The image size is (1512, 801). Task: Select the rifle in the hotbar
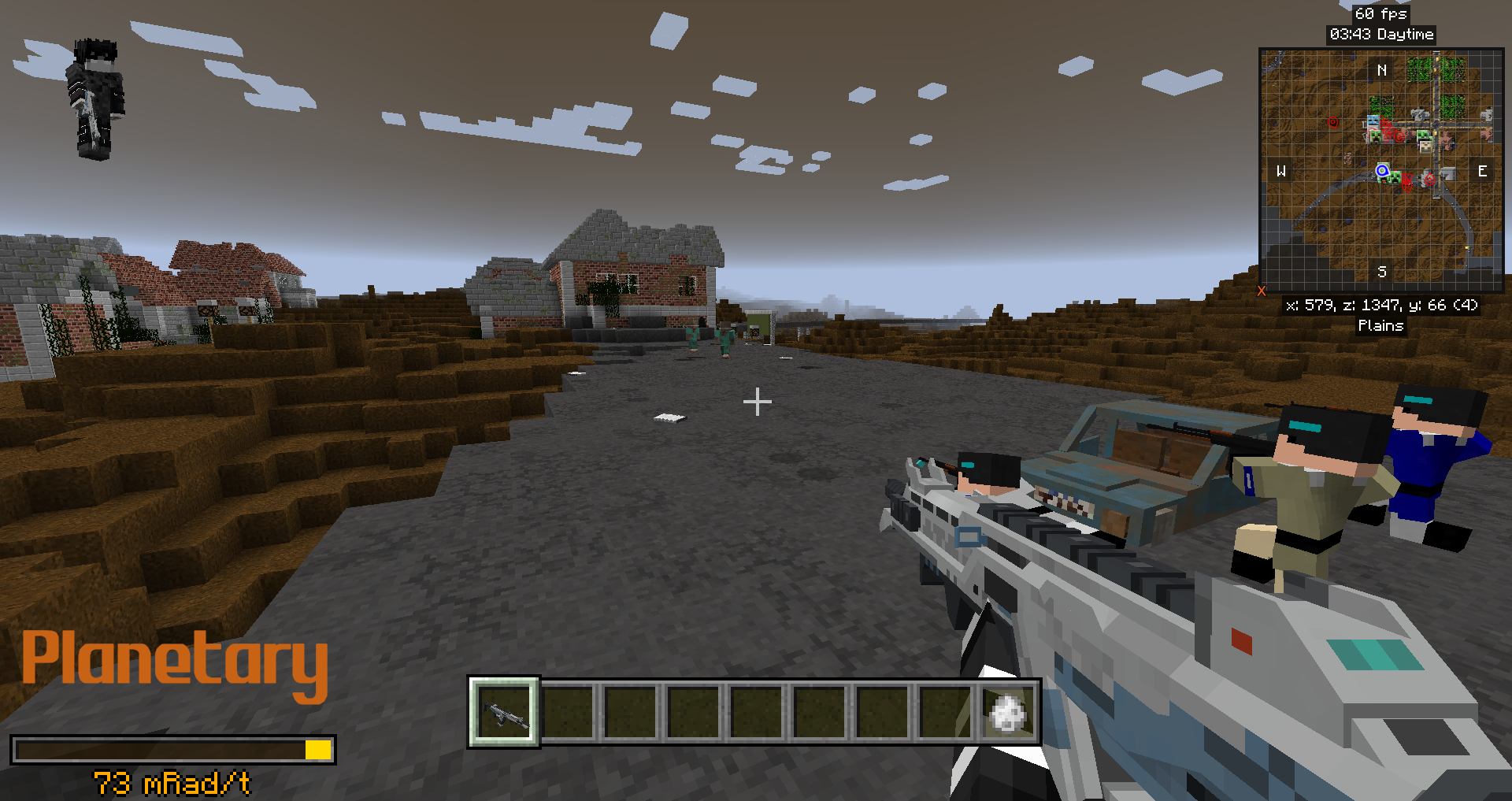[504, 713]
